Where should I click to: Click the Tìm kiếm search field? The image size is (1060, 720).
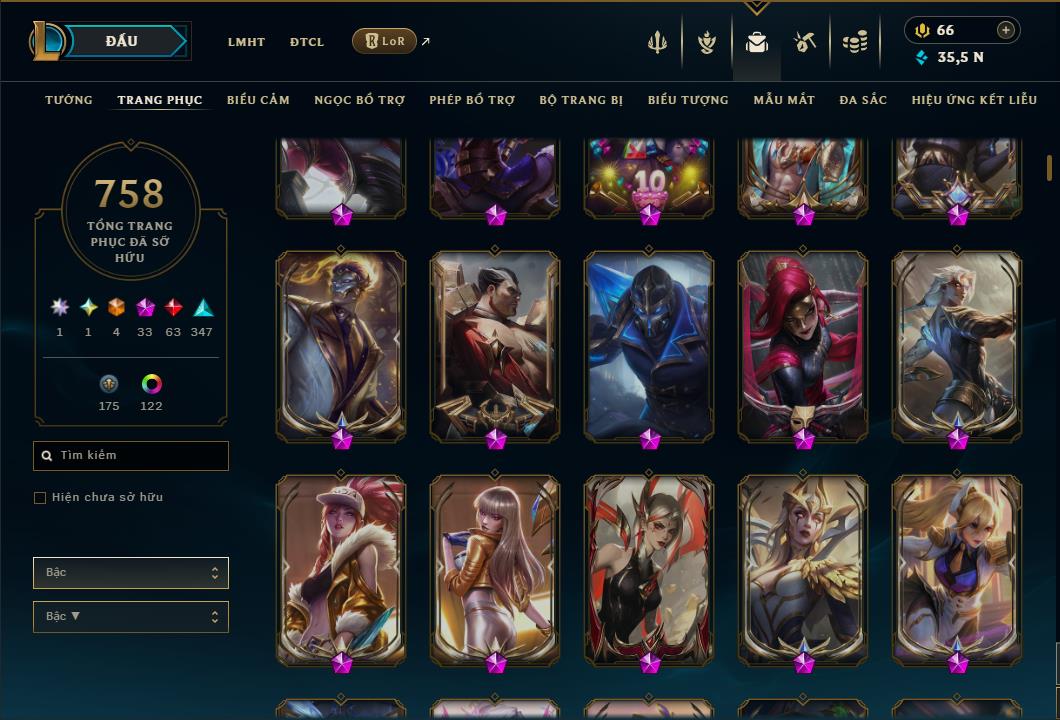point(131,456)
